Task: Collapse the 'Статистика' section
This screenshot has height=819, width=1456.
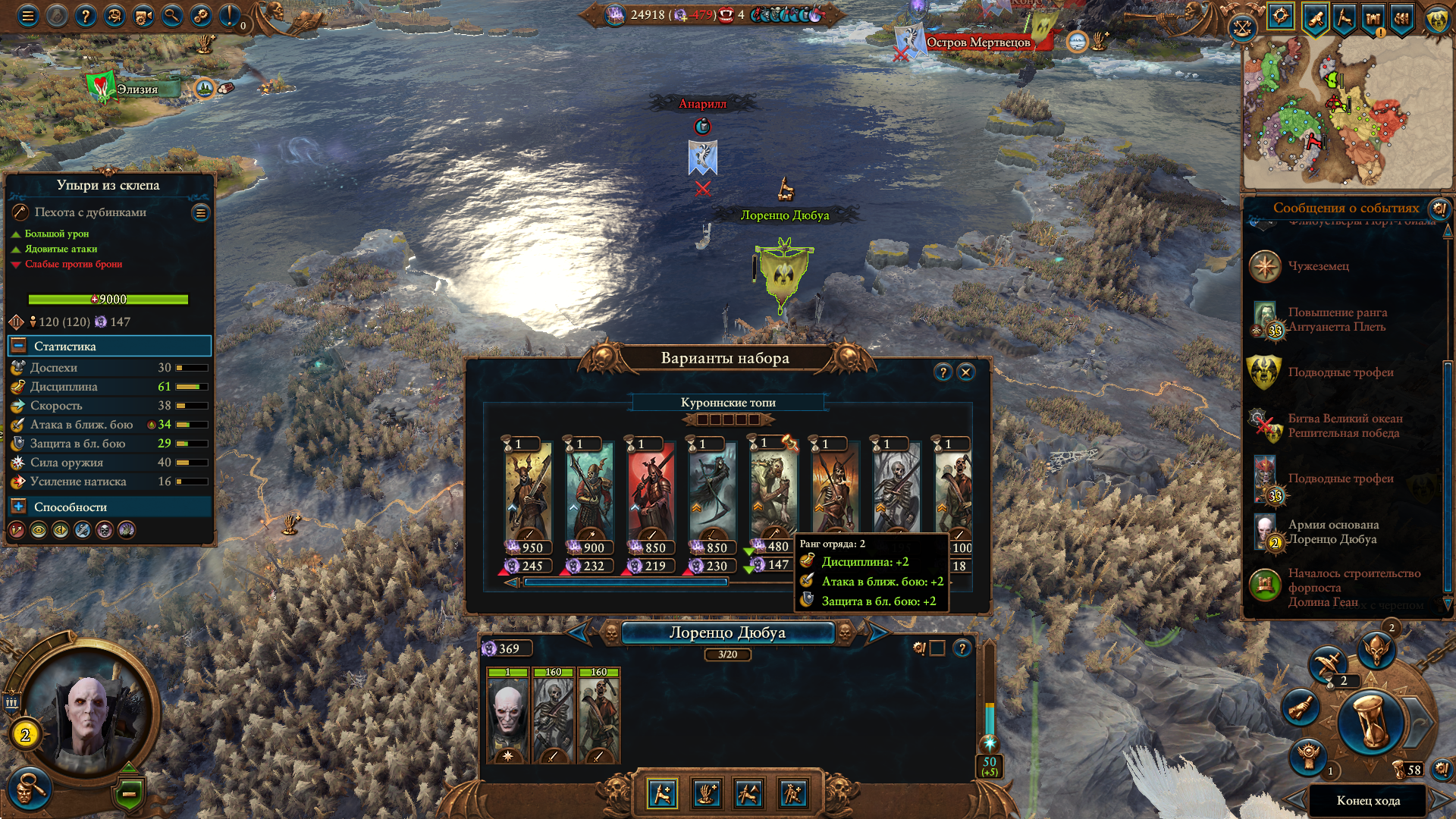Action: [19, 346]
